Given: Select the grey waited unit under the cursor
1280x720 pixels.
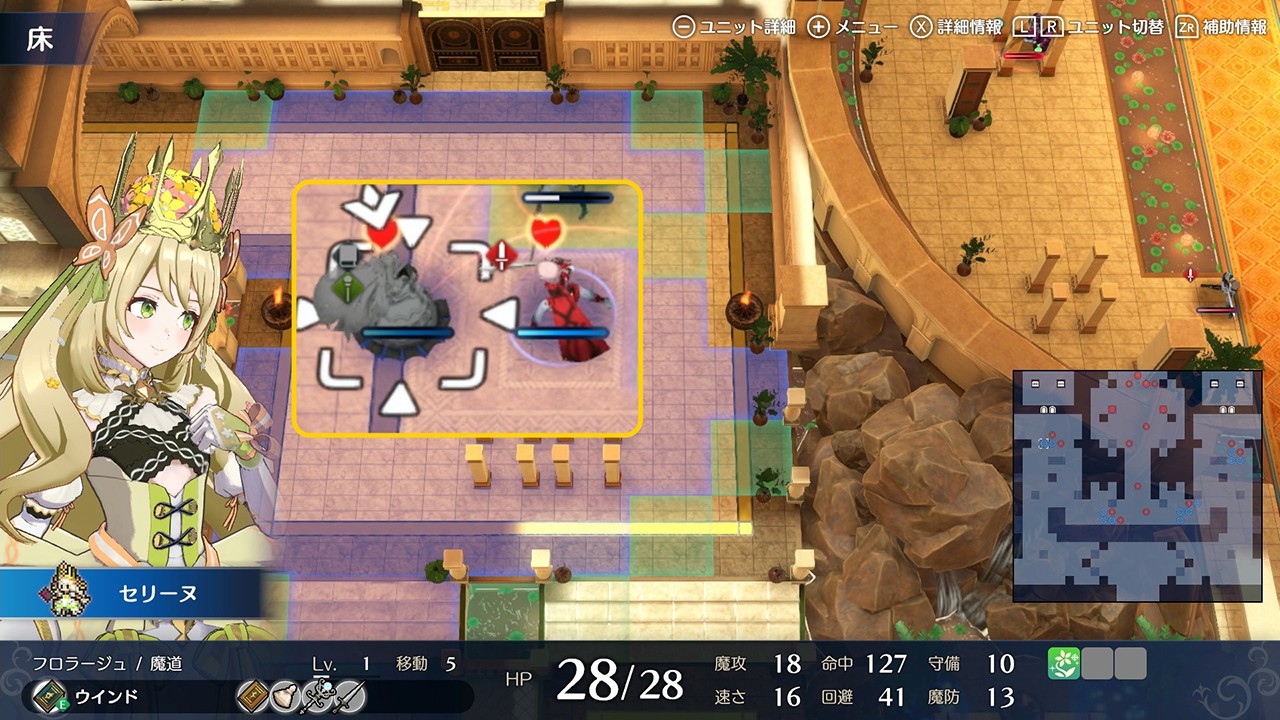Looking at the screenshot, I should click(x=379, y=302).
